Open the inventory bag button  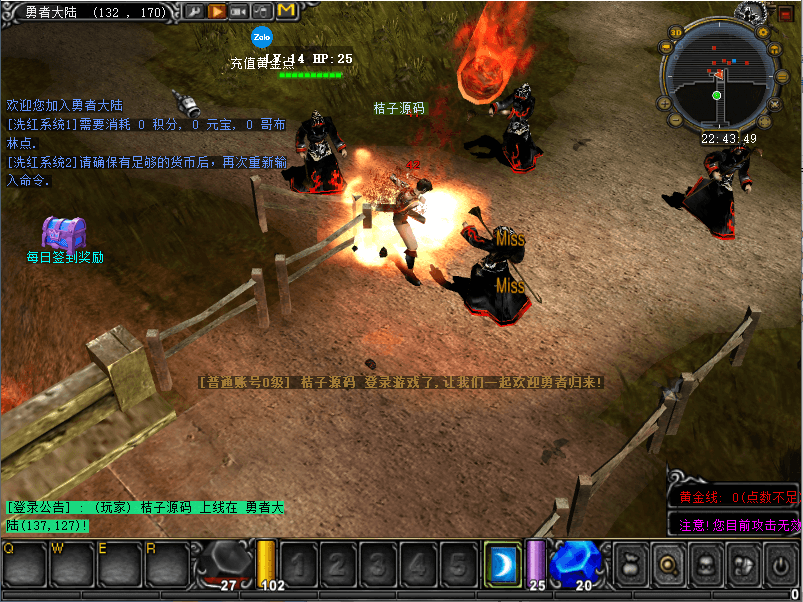pos(630,564)
